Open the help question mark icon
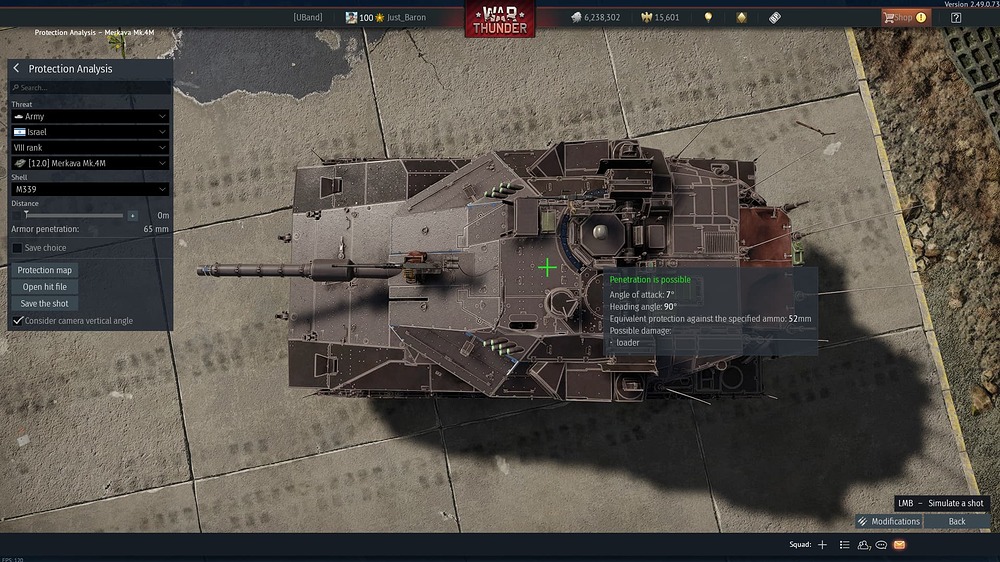This screenshot has height=562, width=1000. (x=956, y=17)
